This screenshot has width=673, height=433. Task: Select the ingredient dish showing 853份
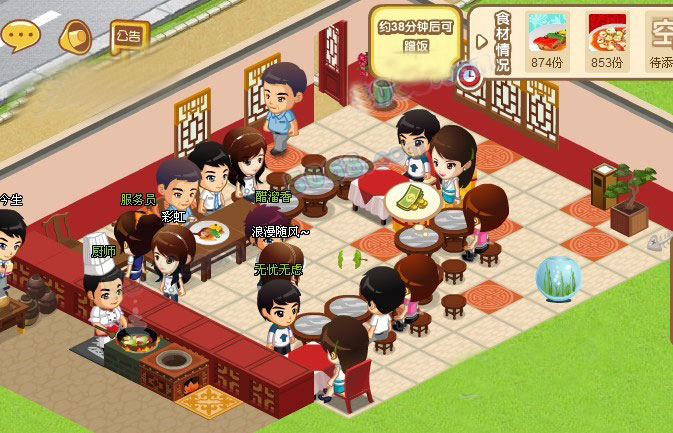coord(608,42)
